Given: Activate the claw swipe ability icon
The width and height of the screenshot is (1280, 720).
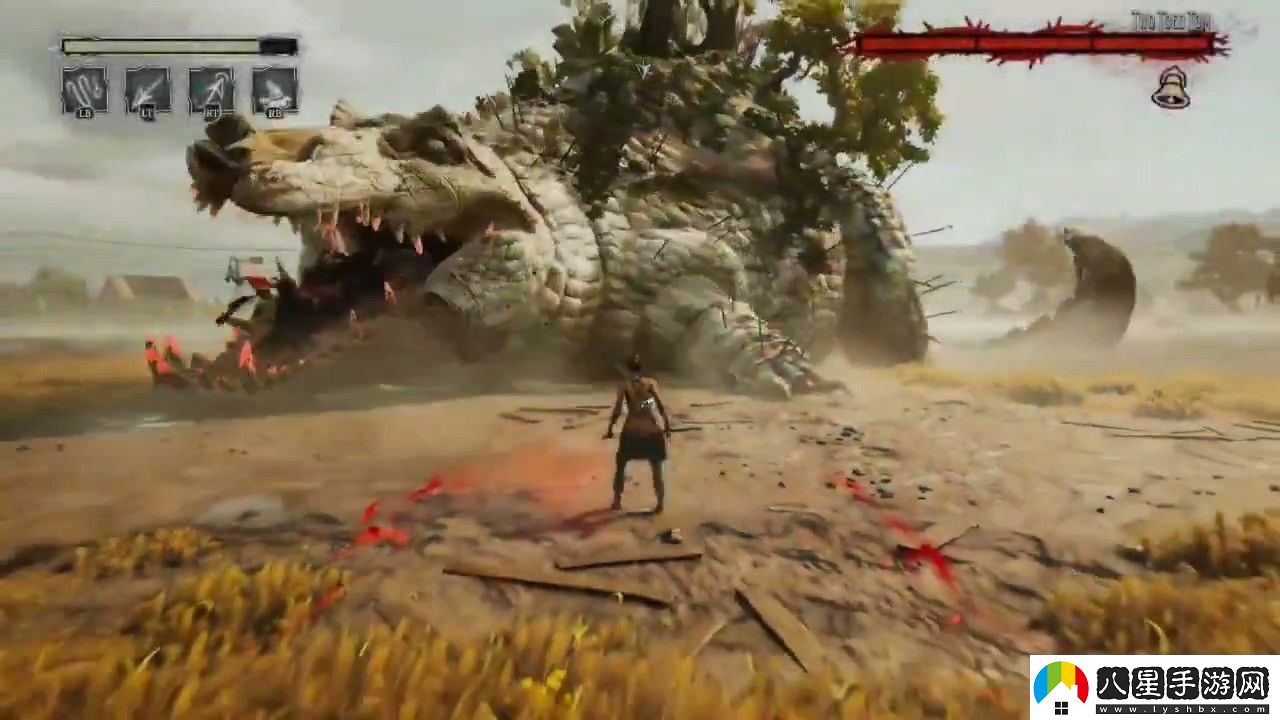Looking at the screenshot, I should (x=84, y=90).
